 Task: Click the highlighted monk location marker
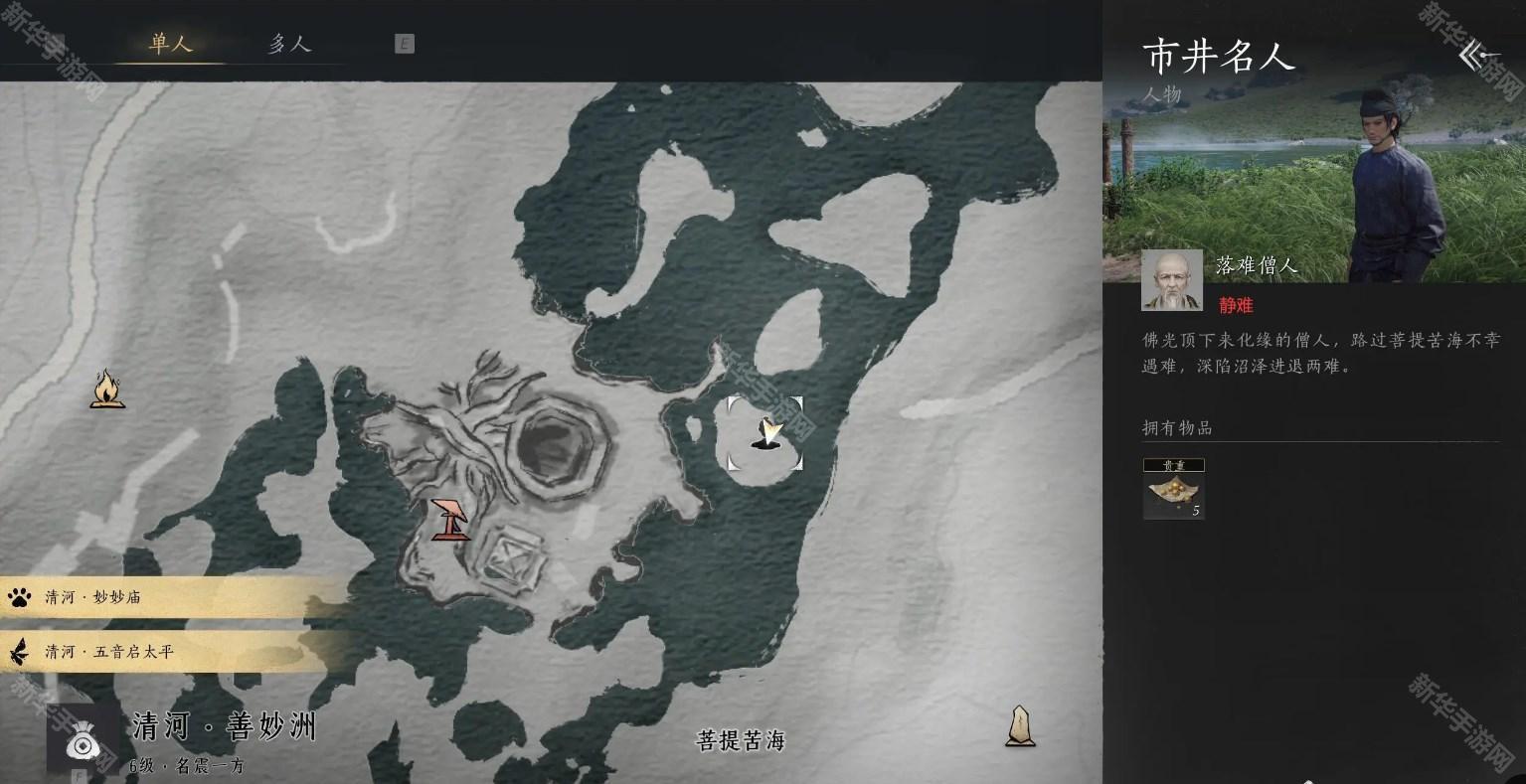pos(764,433)
